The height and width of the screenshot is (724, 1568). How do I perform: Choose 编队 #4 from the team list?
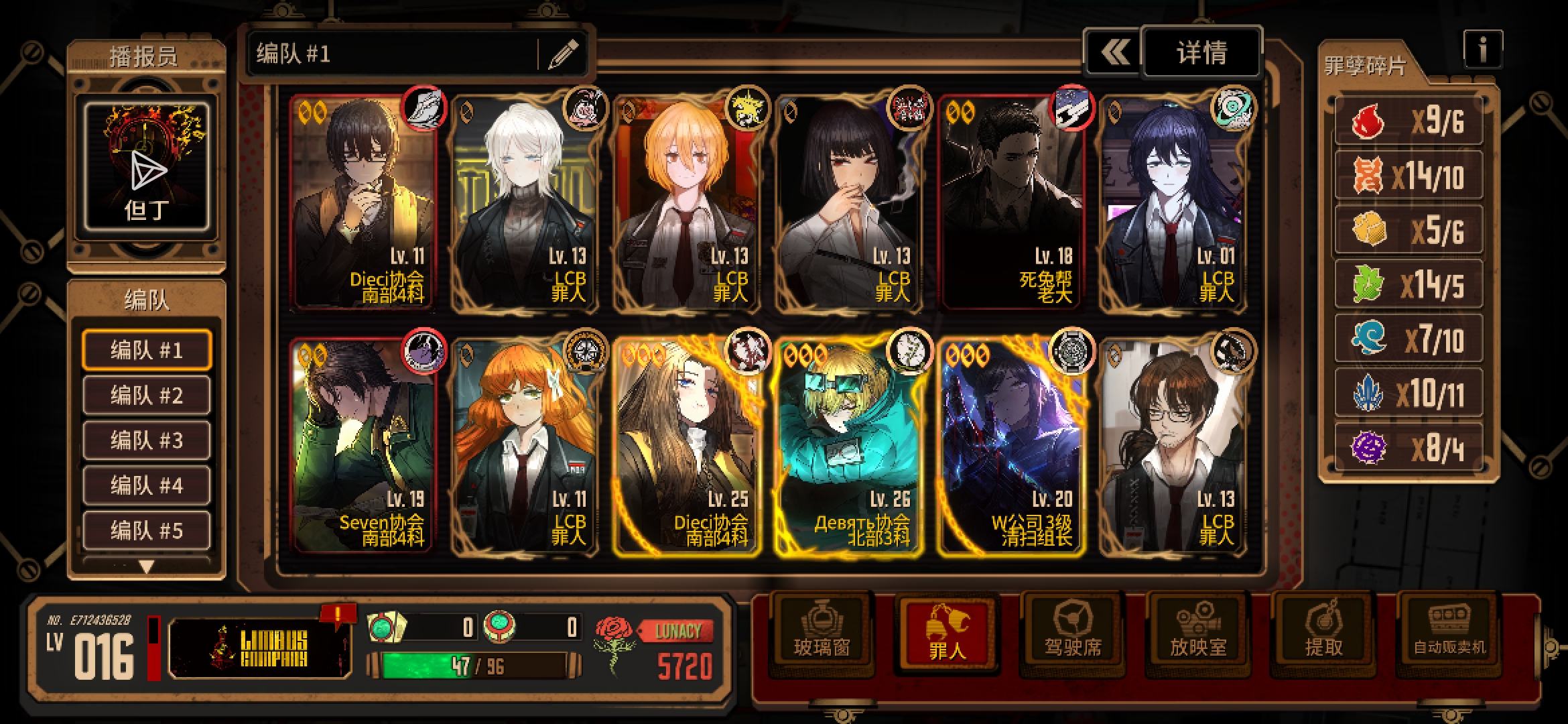(x=146, y=485)
